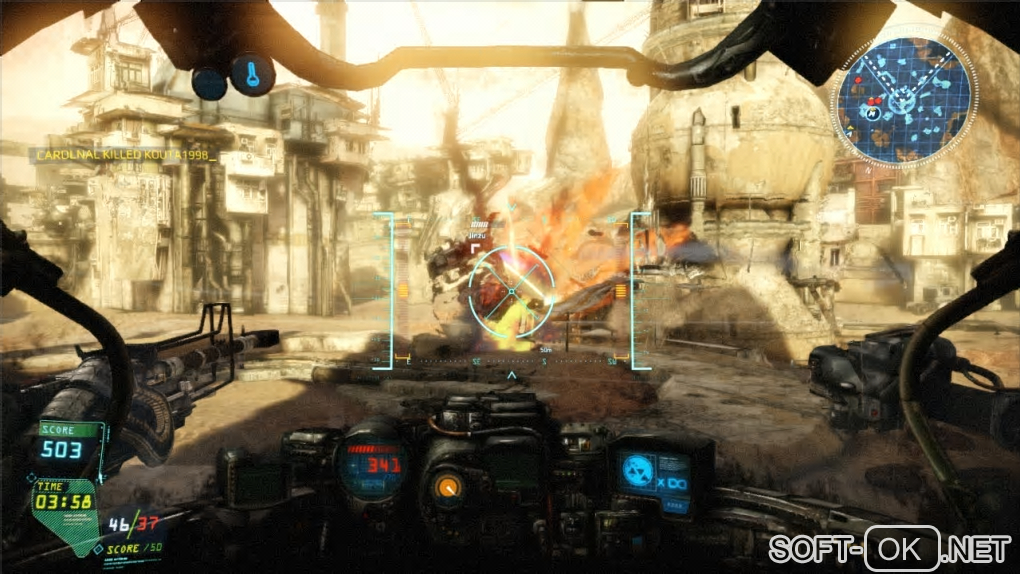Click the thermometer heat icon
The height and width of the screenshot is (574, 1020).
[251, 73]
